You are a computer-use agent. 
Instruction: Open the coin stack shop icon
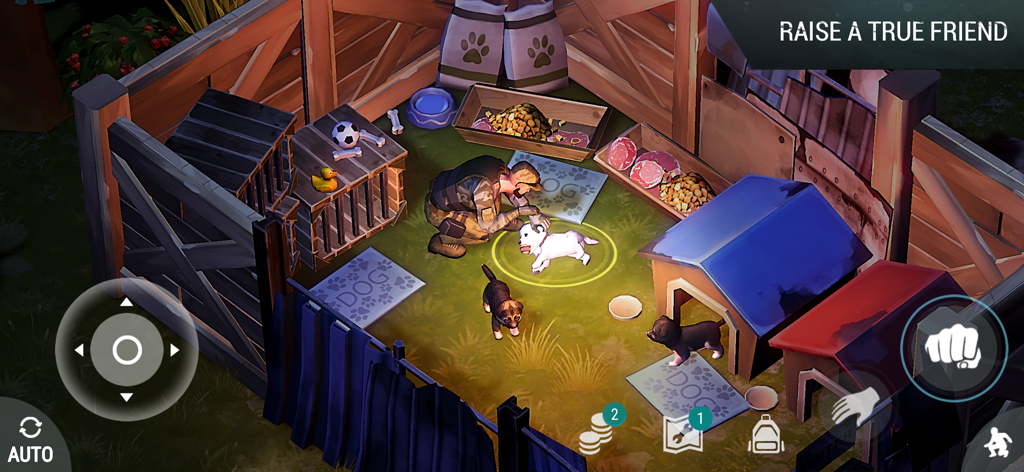(x=596, y=434)
